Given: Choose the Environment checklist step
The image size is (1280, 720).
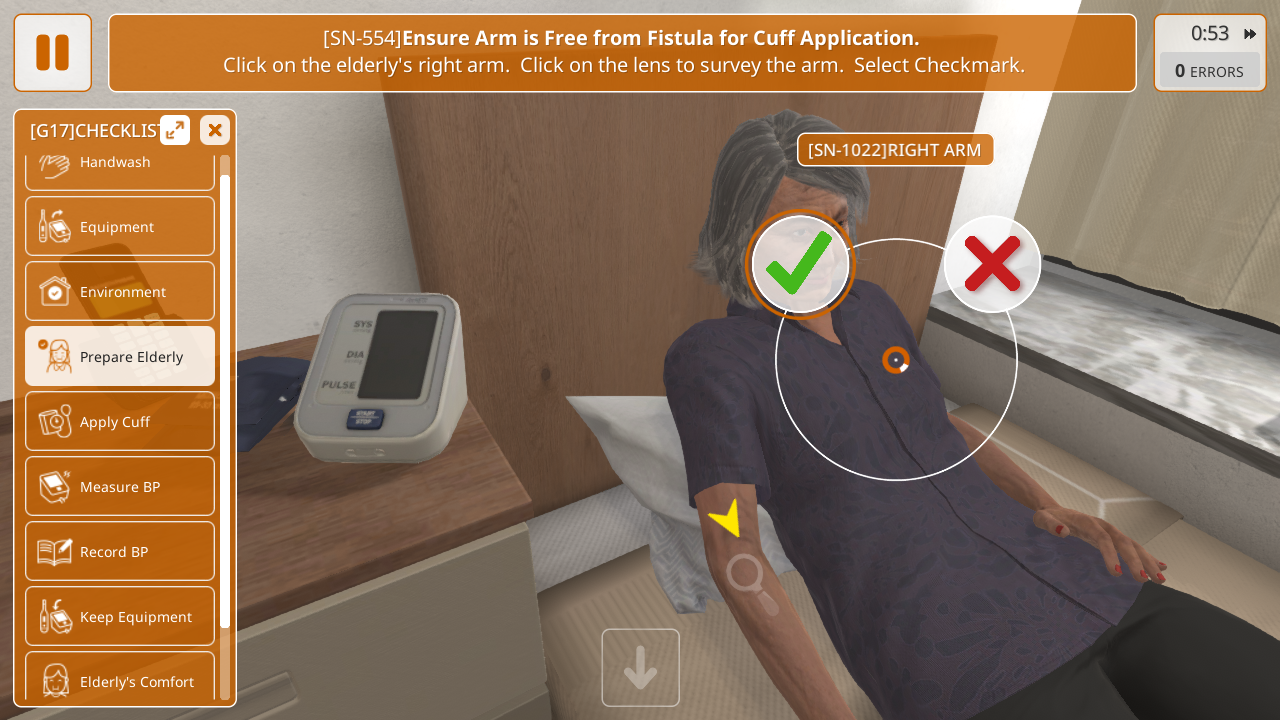Looking at the screenshot, I should pos(120,292).
